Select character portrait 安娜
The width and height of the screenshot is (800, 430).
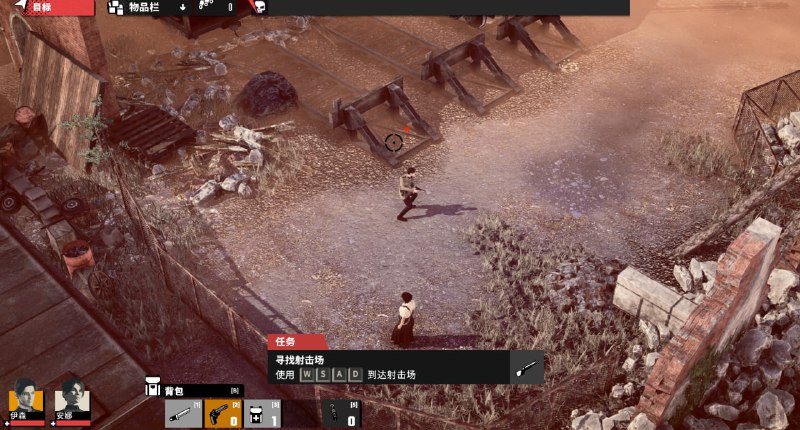pyautogui.click(x=73, y=399)
